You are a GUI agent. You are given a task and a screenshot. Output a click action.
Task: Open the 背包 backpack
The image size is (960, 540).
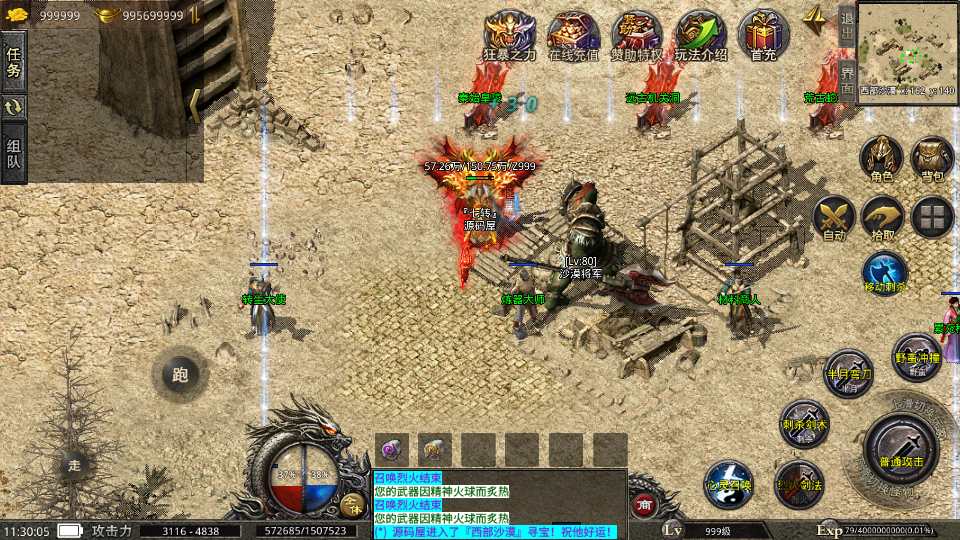pos(932,159)
